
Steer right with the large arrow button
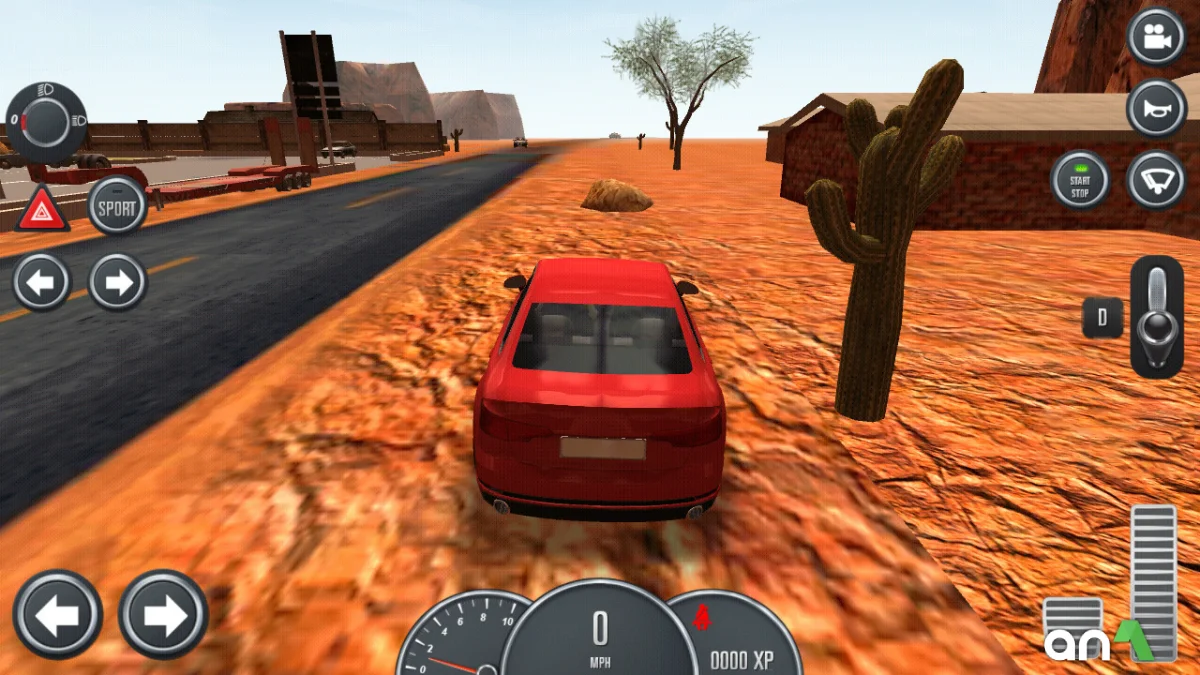pyautogui.click(x=163, y=614)
